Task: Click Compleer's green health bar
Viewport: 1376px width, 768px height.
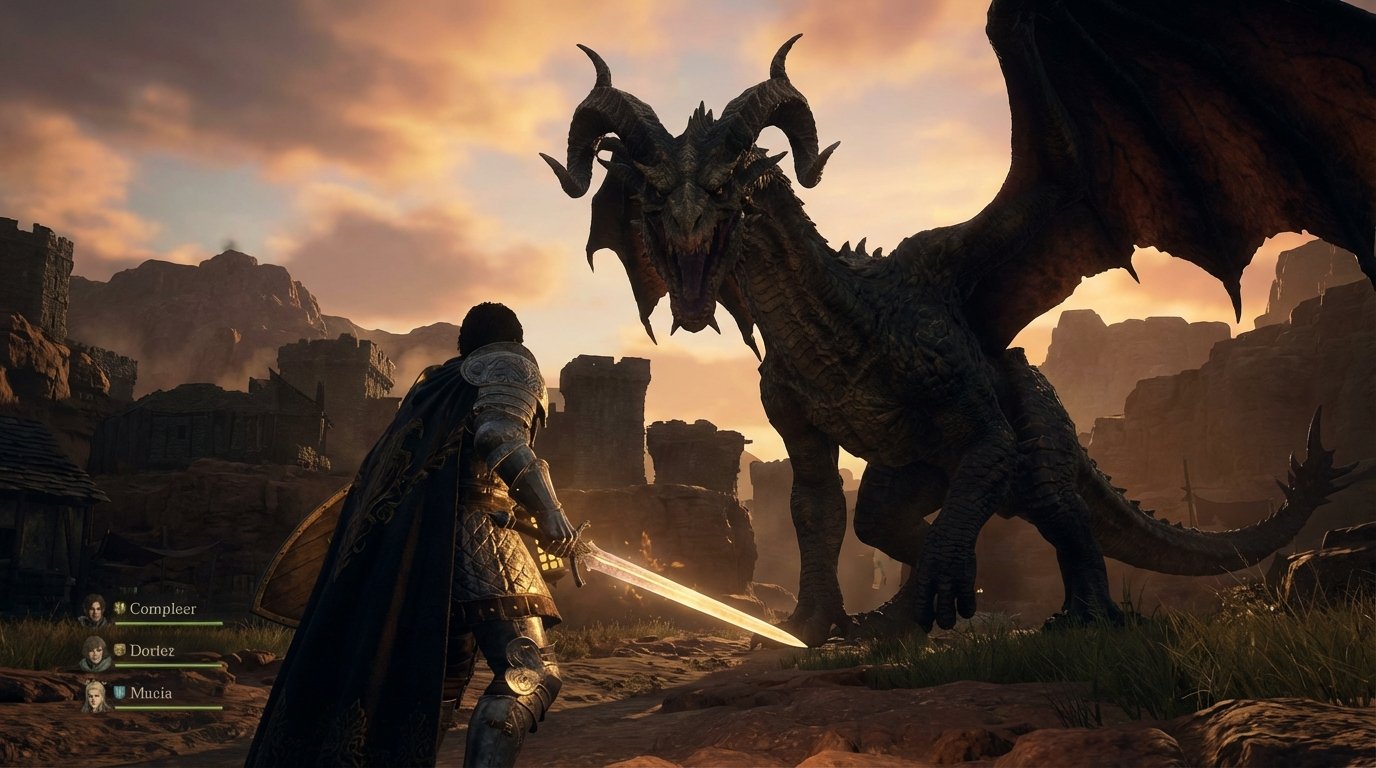Action: point(167,623)
